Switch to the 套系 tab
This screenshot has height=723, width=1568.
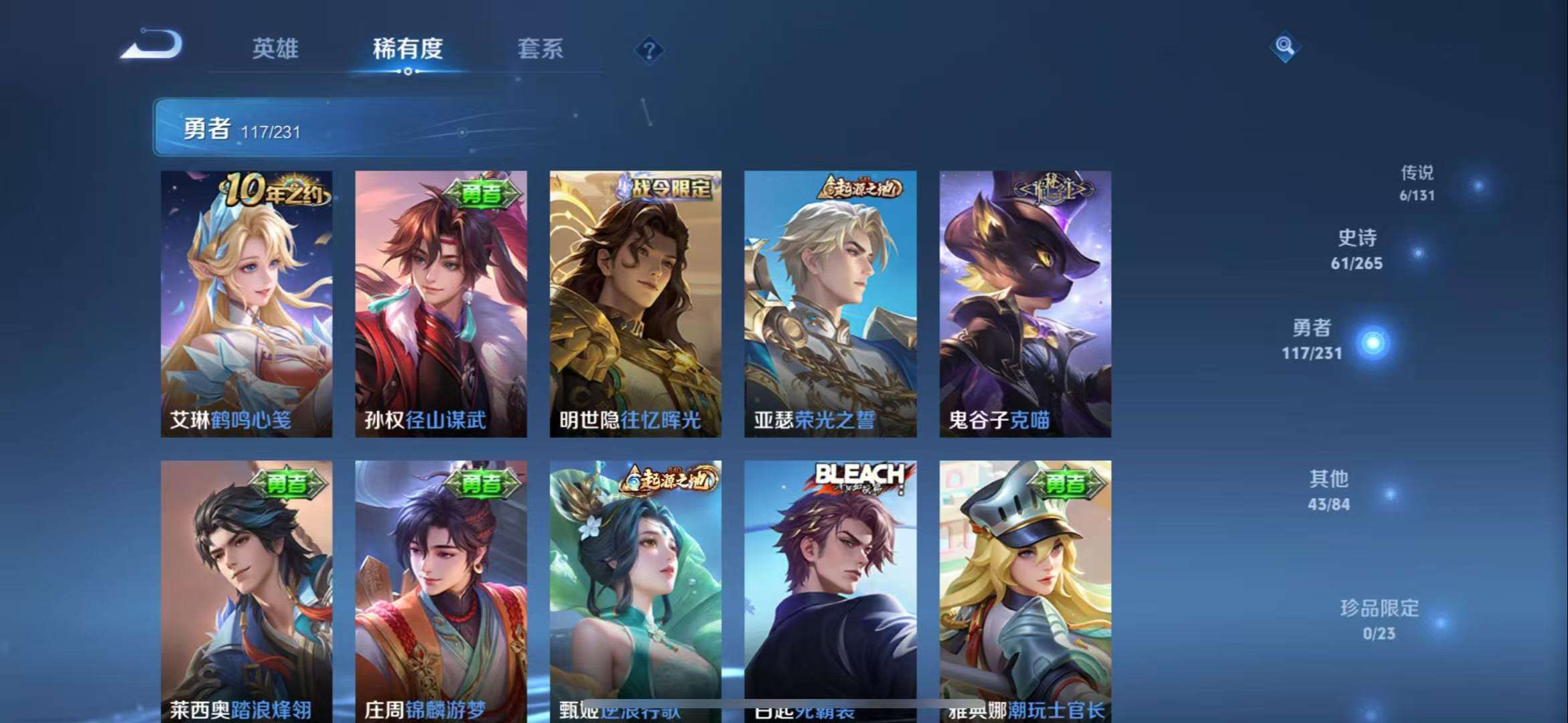[x=539, y=50]
